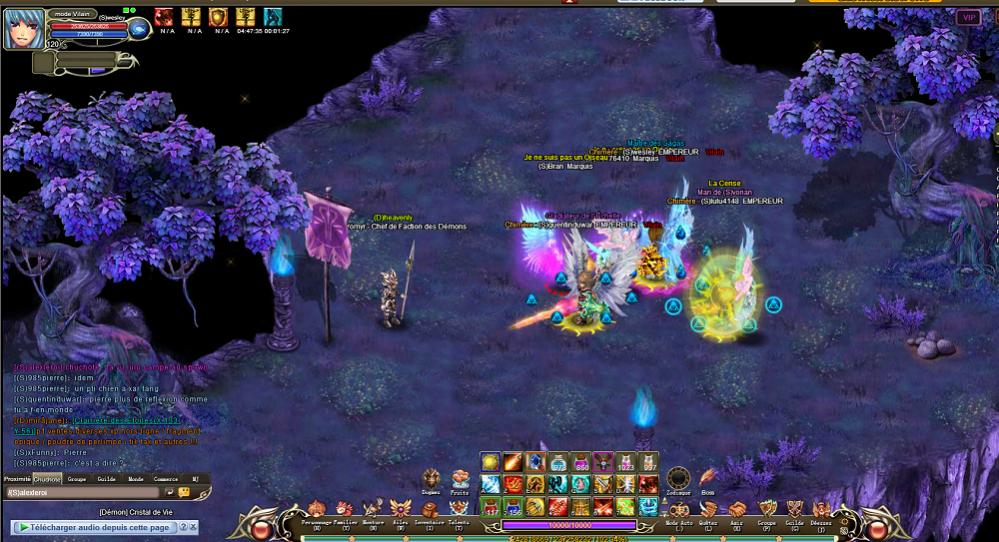Open the Quêtes quest log

pos(708,510)
